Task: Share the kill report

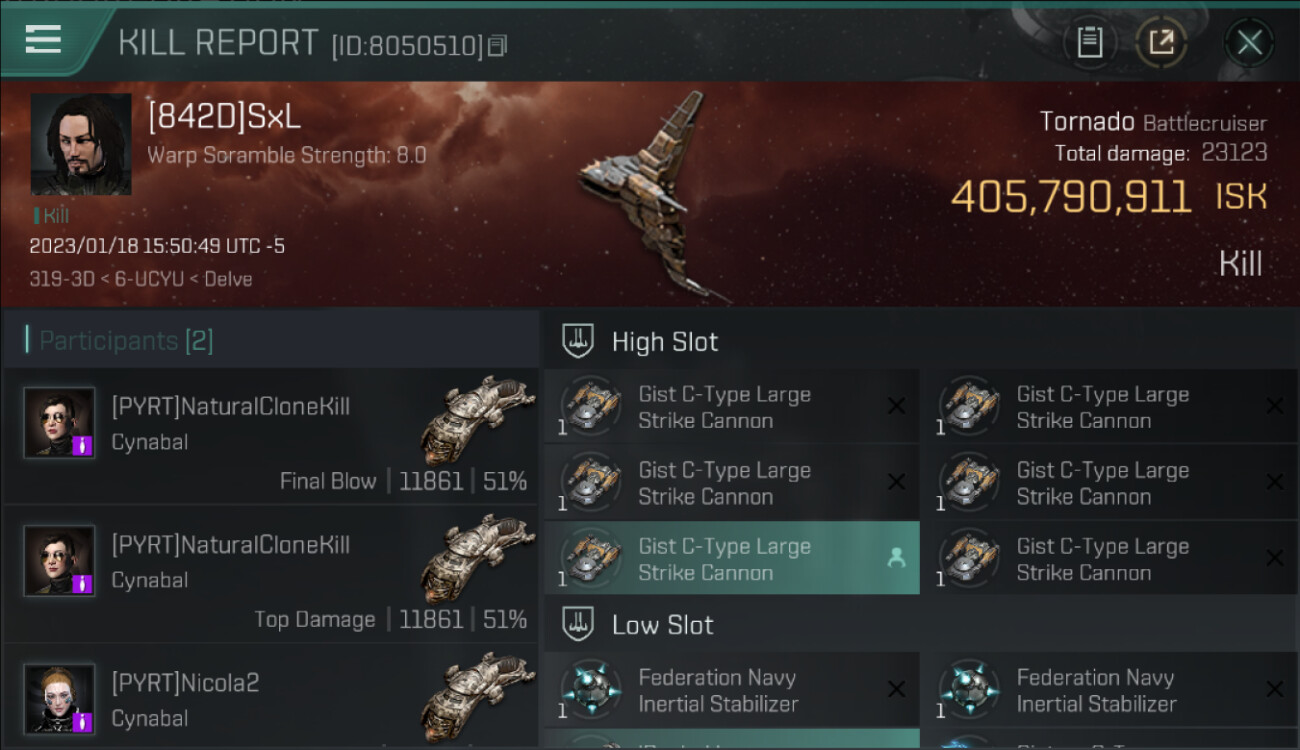Action: click(x=1161, y=42)
